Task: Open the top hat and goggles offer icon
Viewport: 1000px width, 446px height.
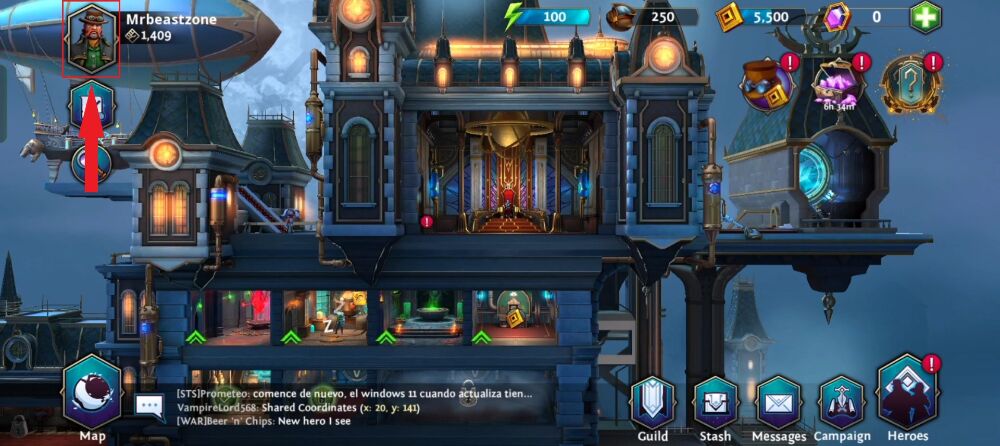Action: [x=767, y=84]
